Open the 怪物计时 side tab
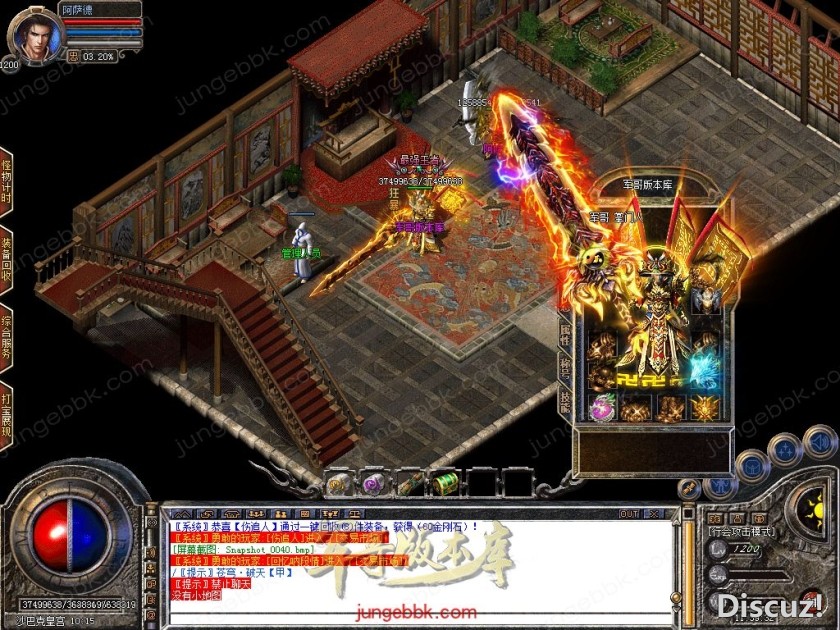 [x=6, y=179]
